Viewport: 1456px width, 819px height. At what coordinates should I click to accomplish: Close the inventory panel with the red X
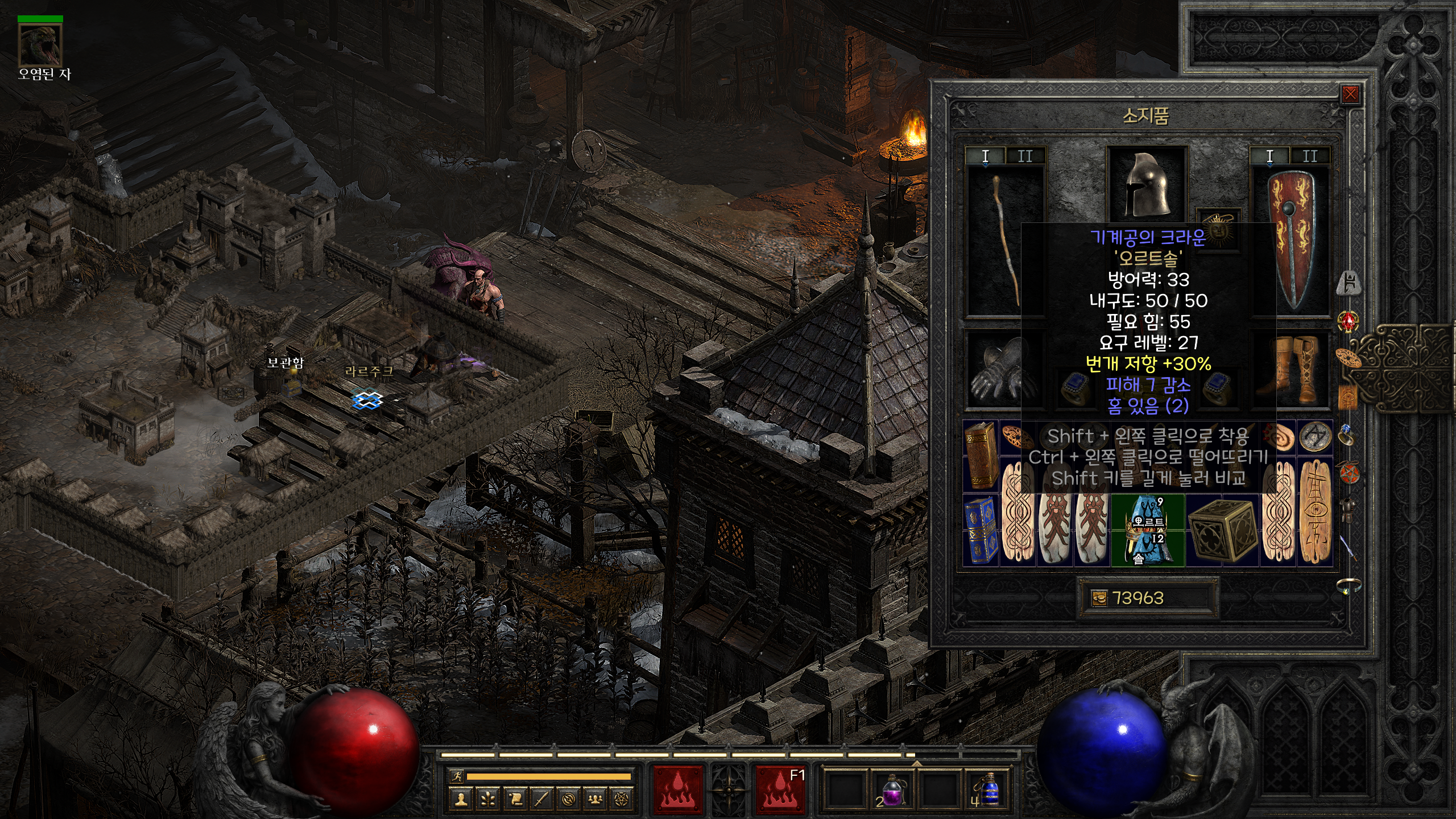pos(1350,94)
